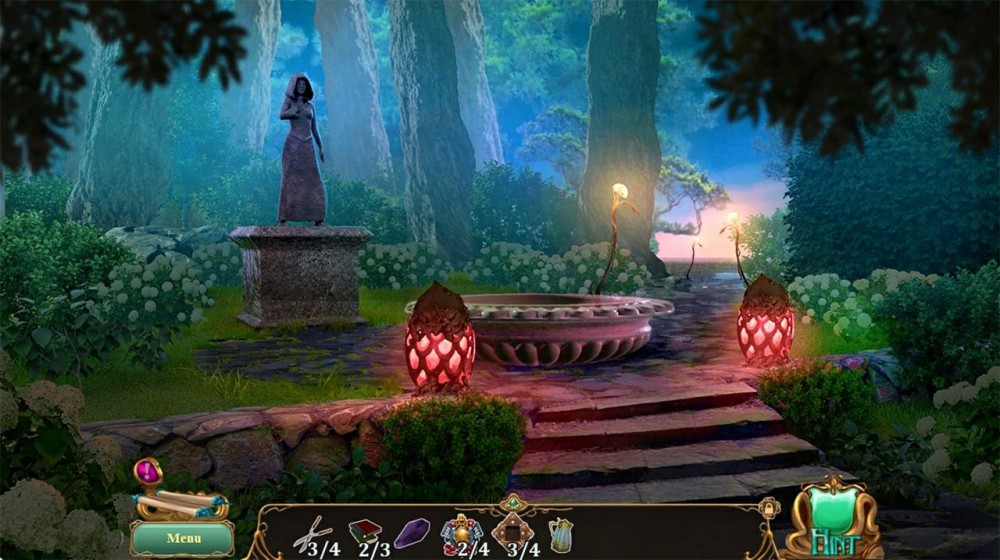Image resolution: width=1000 pixels, height=560 pixels.
Task: Pick the pitcher inventory item
Action: click(x=560, y=534)
